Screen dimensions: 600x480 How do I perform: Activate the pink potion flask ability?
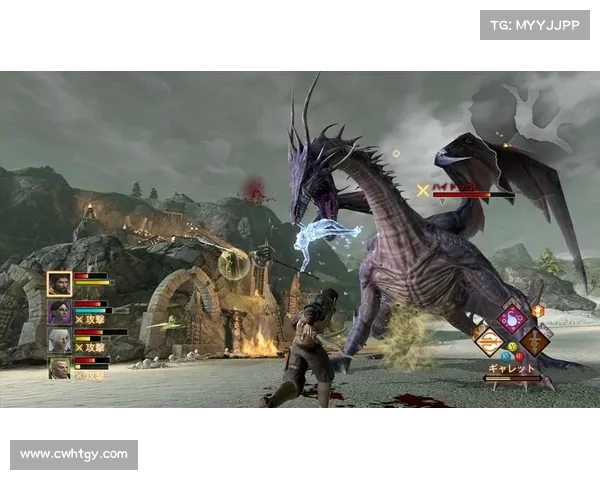click(513, 319)
